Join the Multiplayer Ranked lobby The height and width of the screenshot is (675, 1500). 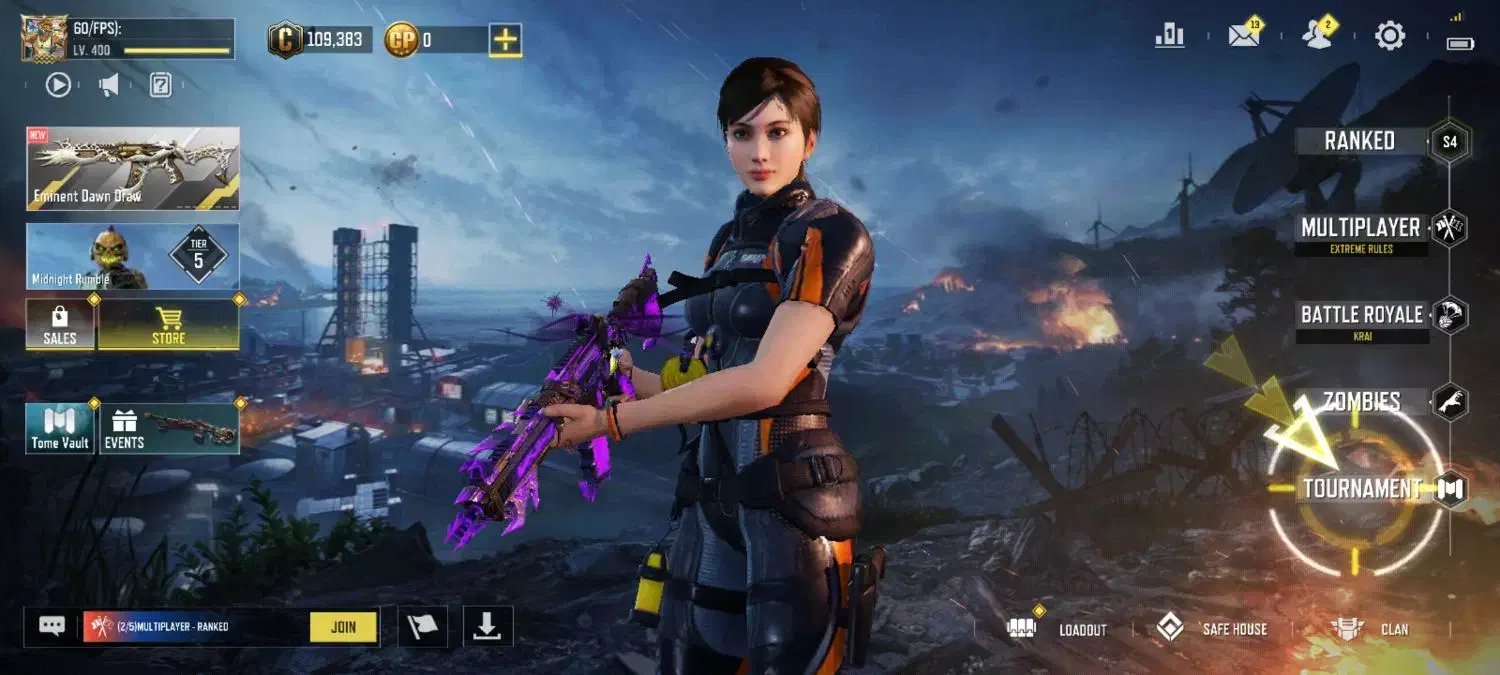[x=343, y=627]
